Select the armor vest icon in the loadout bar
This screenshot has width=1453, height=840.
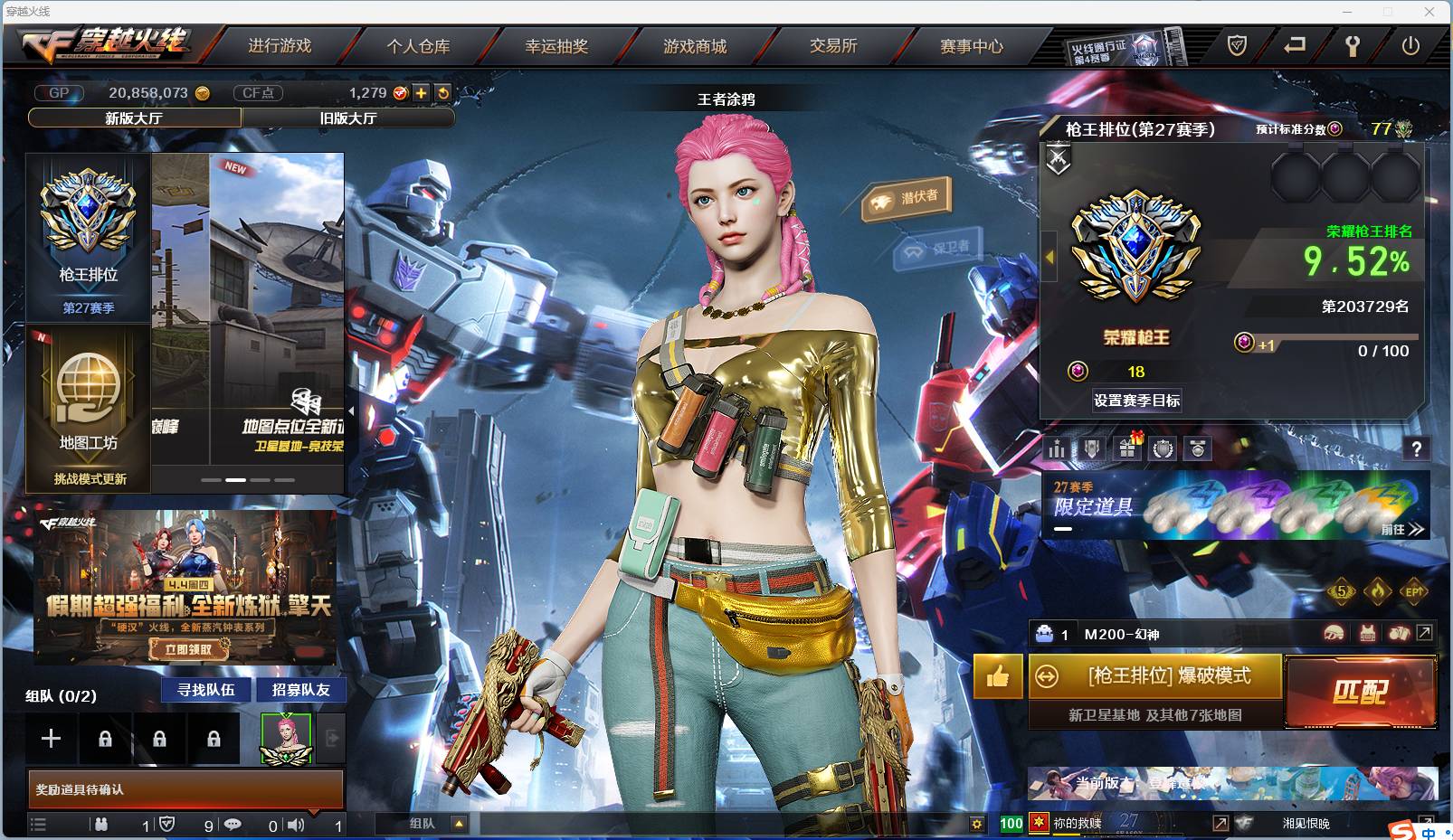1366,632
